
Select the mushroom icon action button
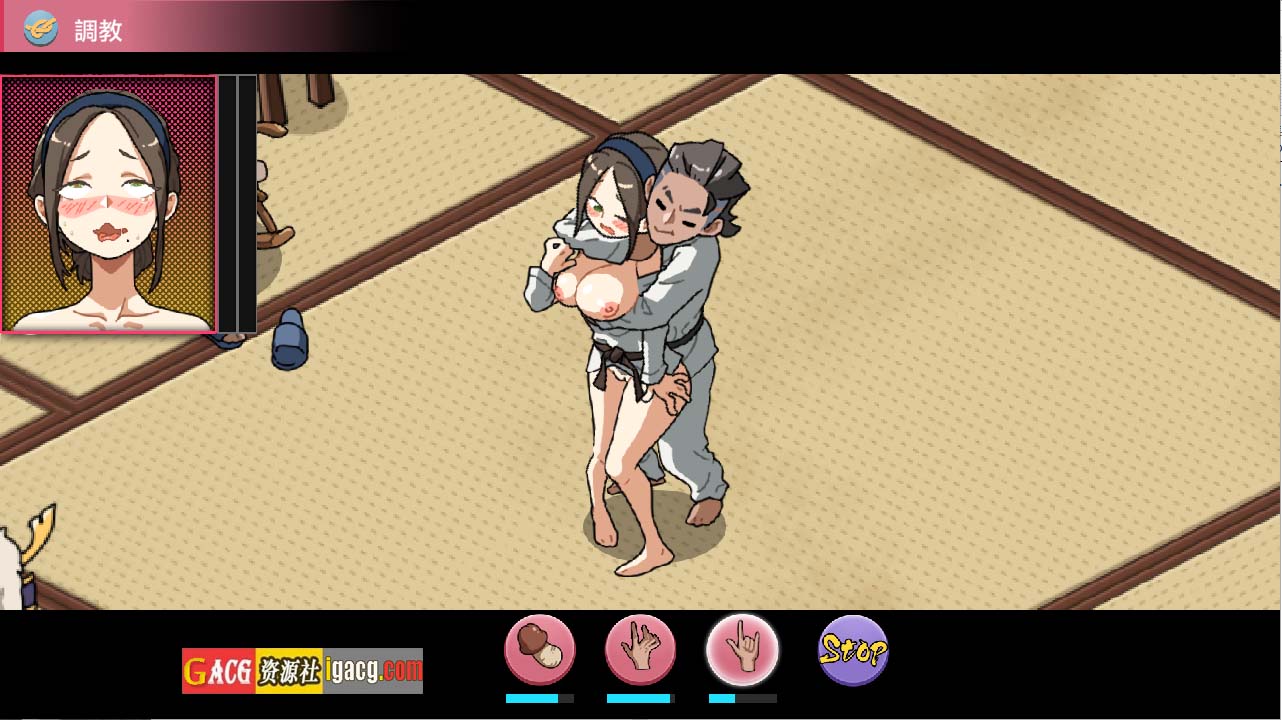pos(540,651)
